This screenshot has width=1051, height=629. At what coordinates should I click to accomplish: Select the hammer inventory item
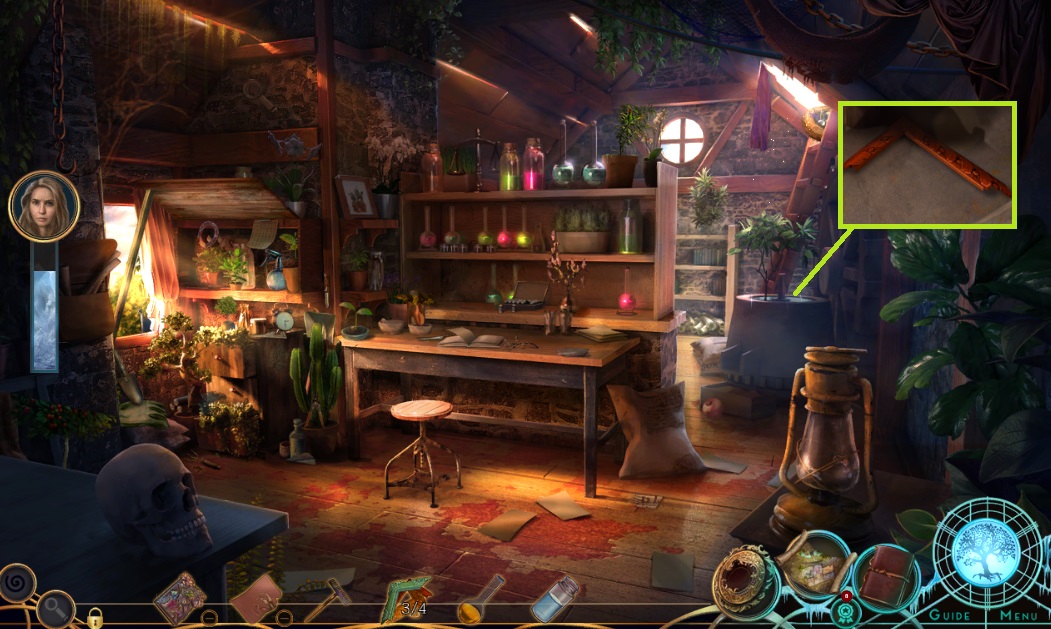click(327, 602)
